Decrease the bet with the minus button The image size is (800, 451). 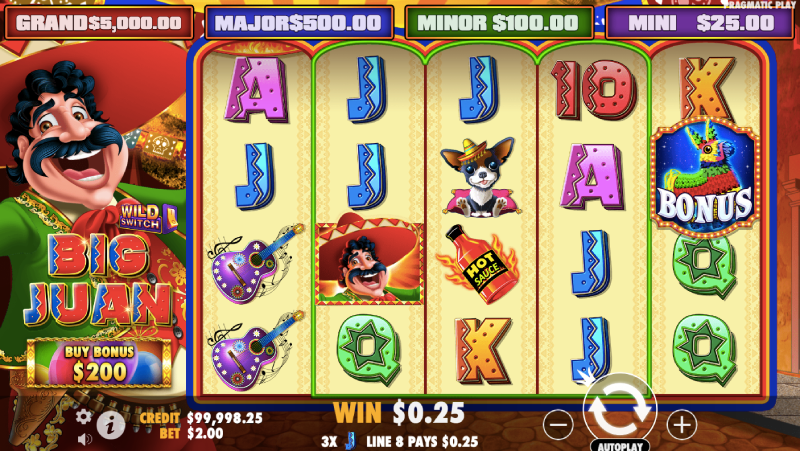(x=559, y=424)
